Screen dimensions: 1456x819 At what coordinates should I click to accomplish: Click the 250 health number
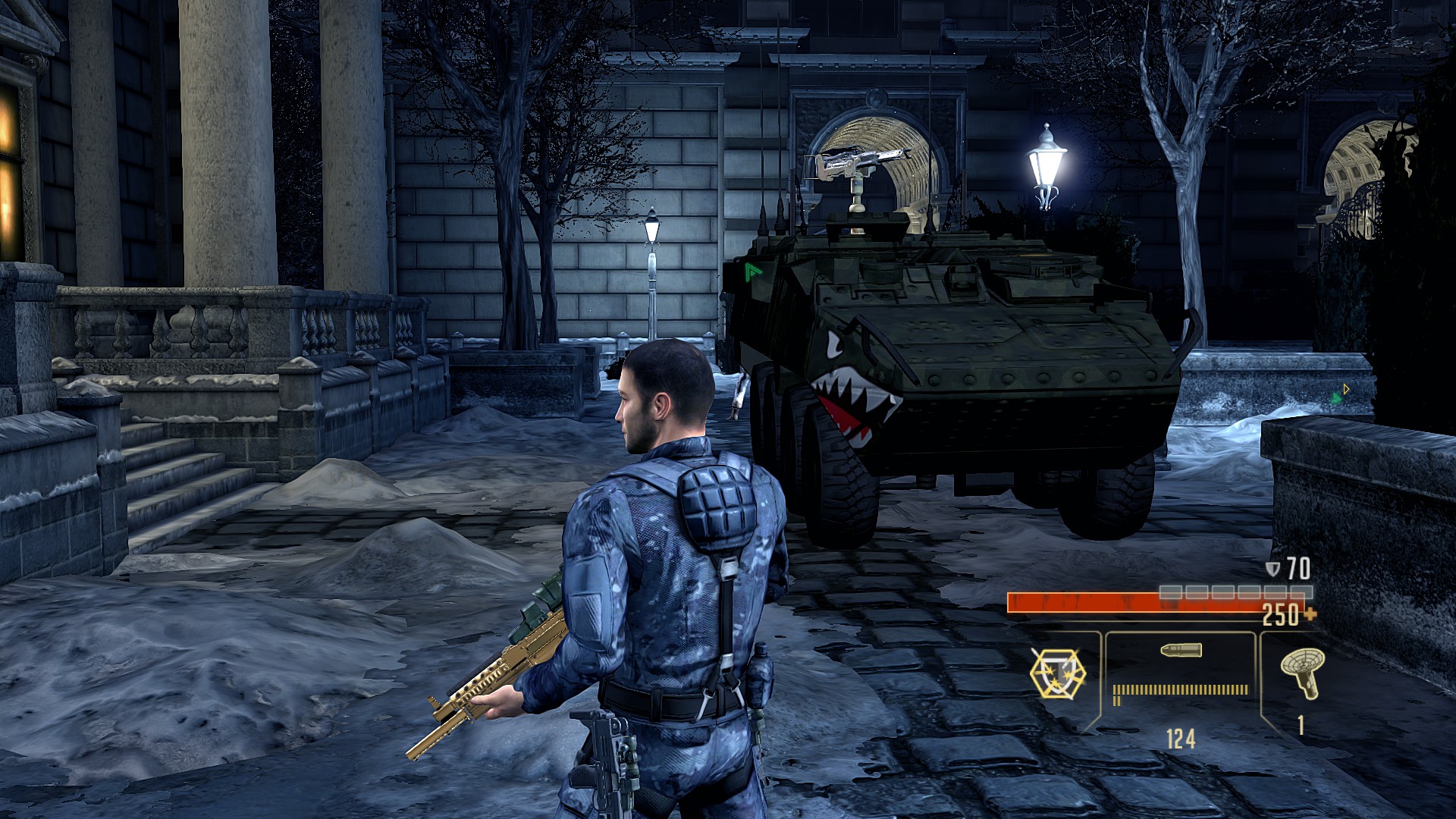pyautogui.click(x=1279, y=616)
